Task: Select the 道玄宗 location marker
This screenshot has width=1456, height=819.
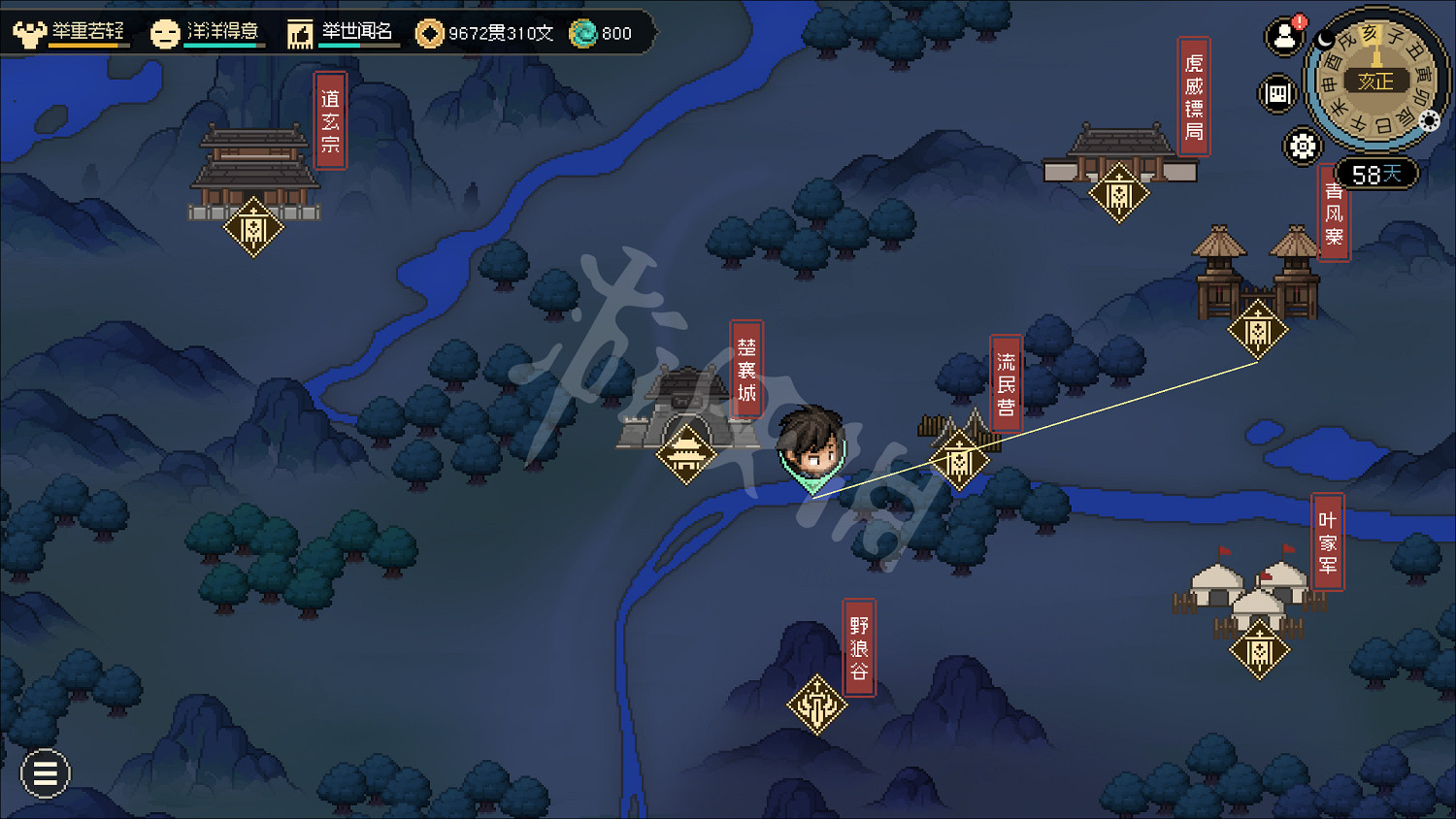Action: (253, 228)
